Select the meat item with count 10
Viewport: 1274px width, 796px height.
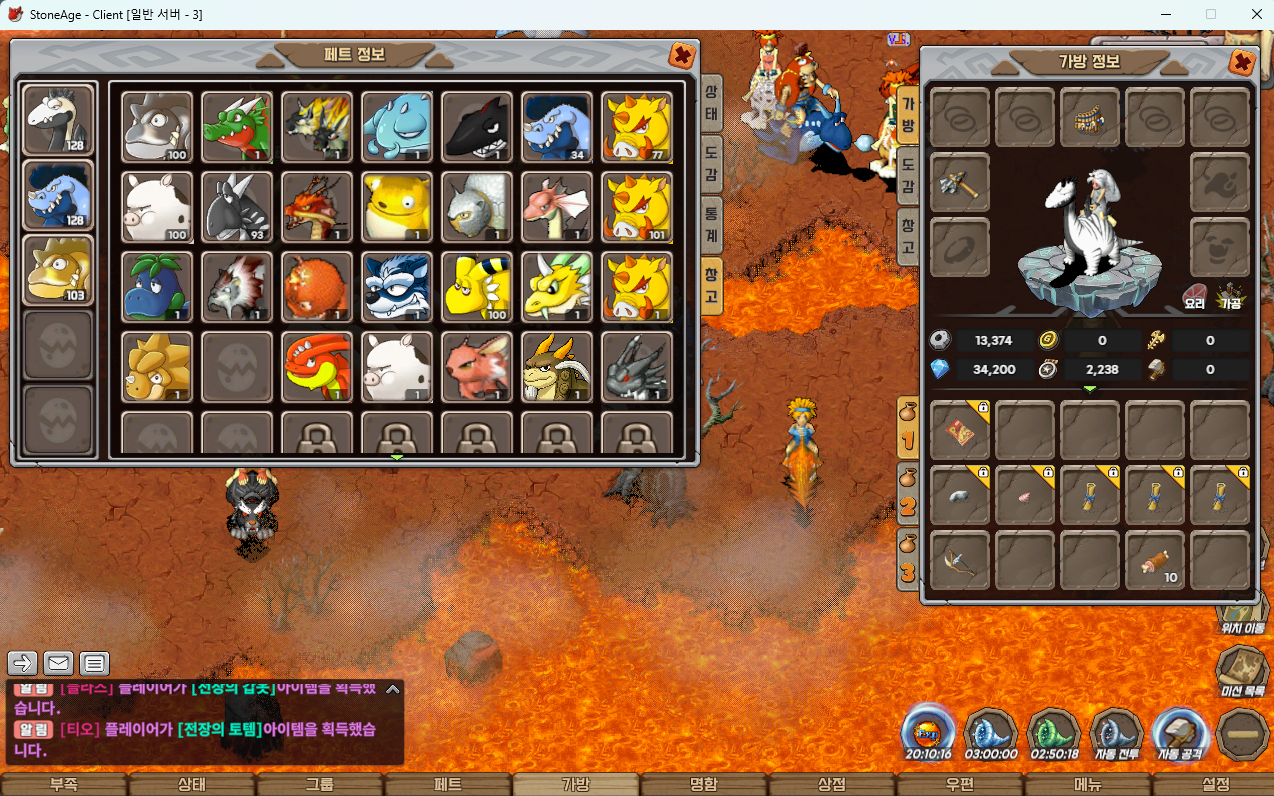click(1155, 560)
